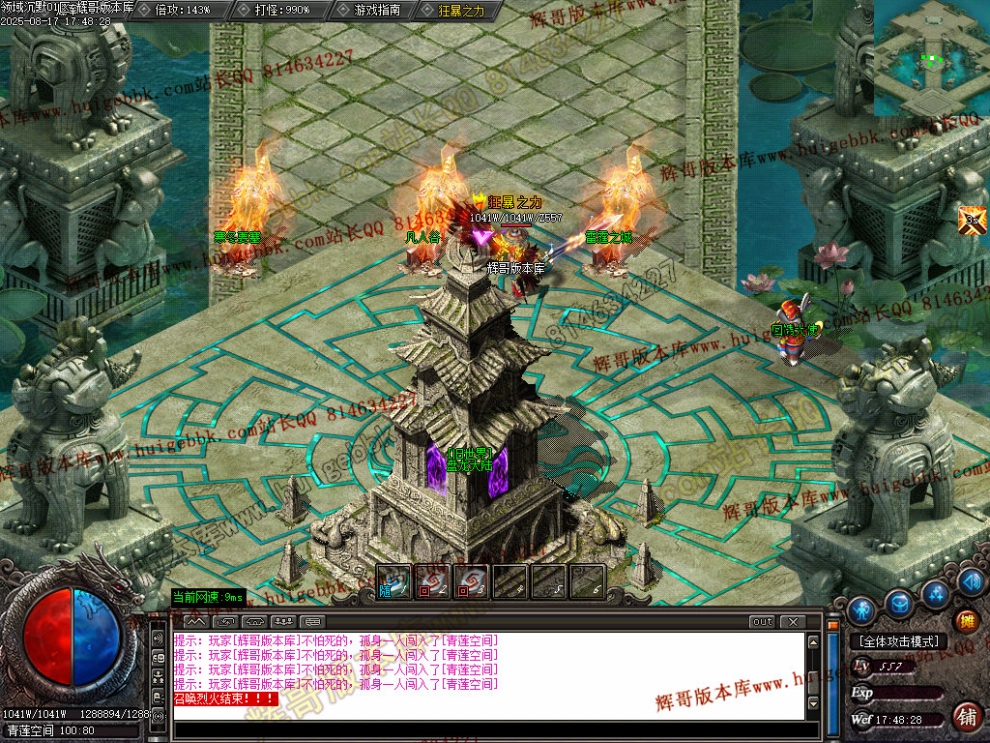Toggle sound with the blue speaker icon

969,581
